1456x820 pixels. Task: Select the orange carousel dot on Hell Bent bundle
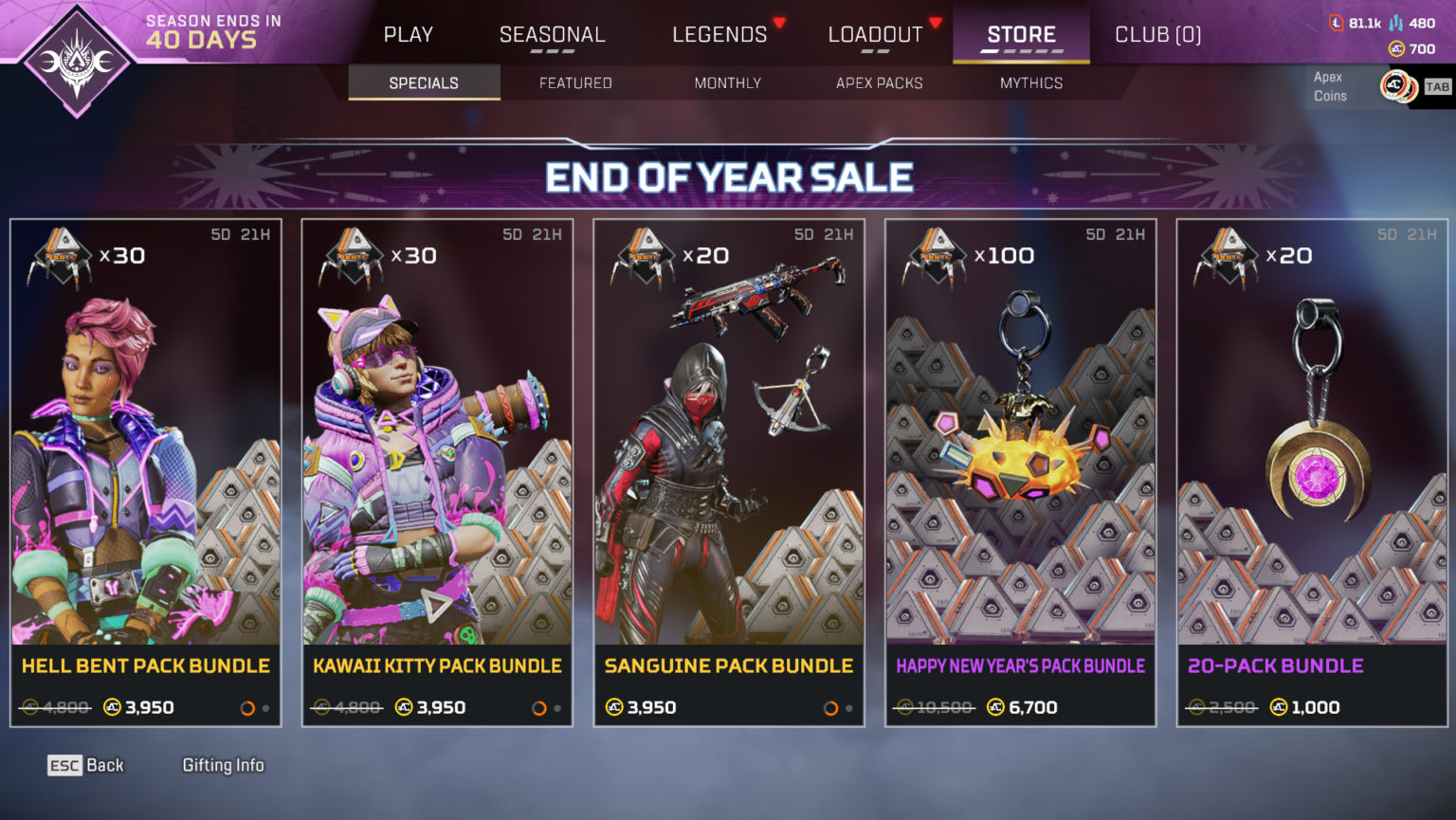pos(248,706)
